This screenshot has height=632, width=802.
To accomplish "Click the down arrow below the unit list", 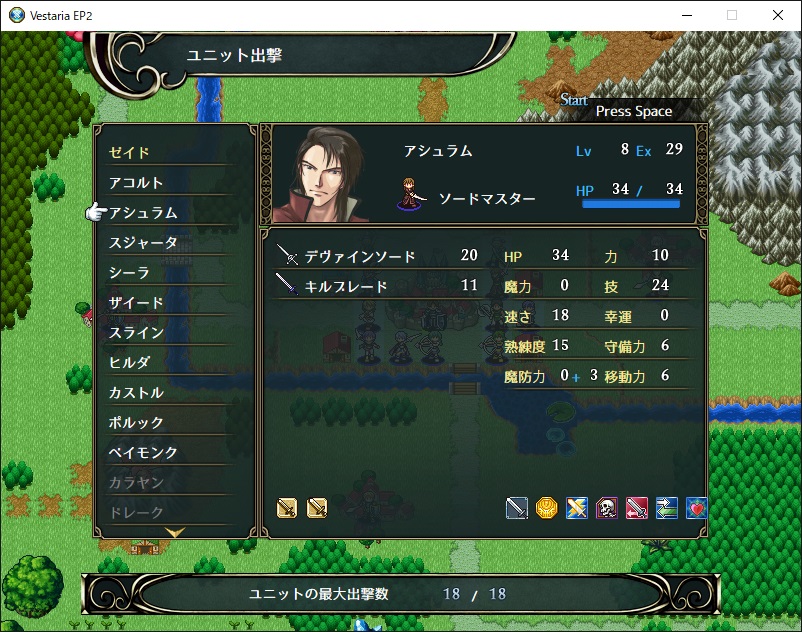I will click(175, 533).
